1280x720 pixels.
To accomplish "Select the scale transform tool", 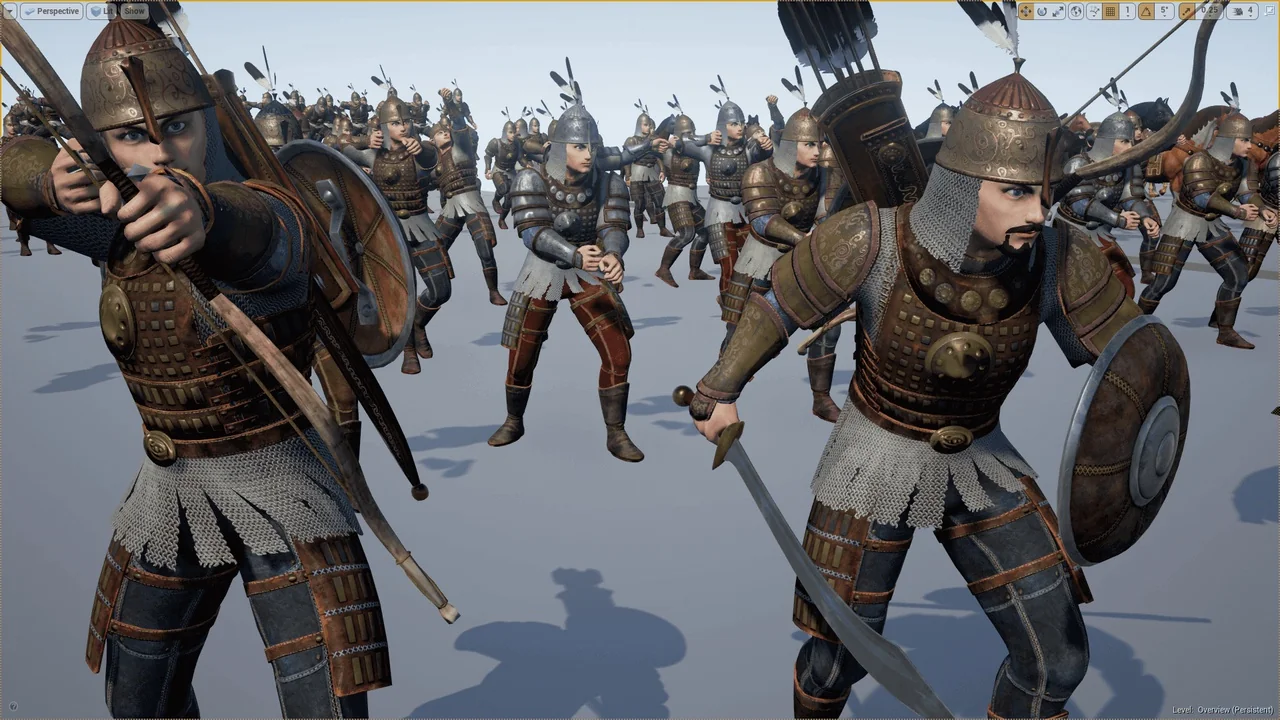I will pyautogui.click(x=1058, y=11).
